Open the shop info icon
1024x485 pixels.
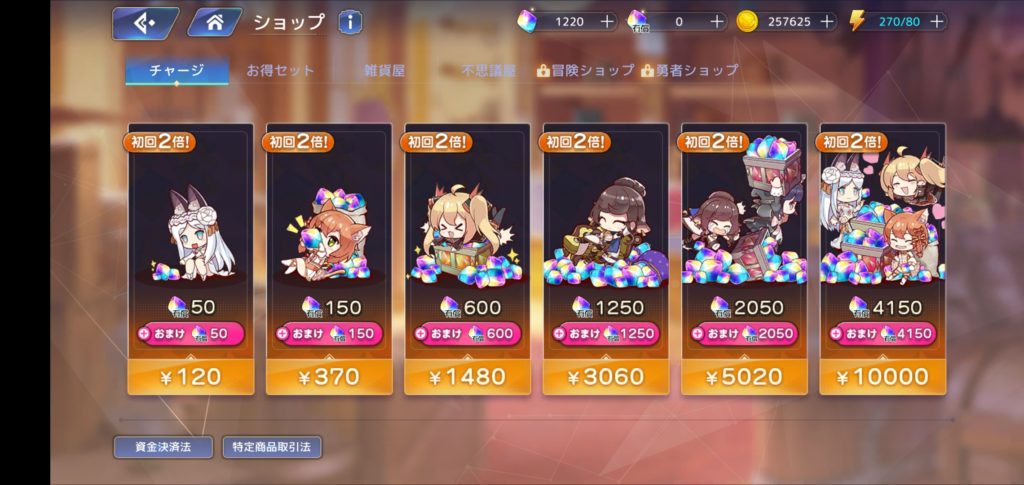coord(350,22)
